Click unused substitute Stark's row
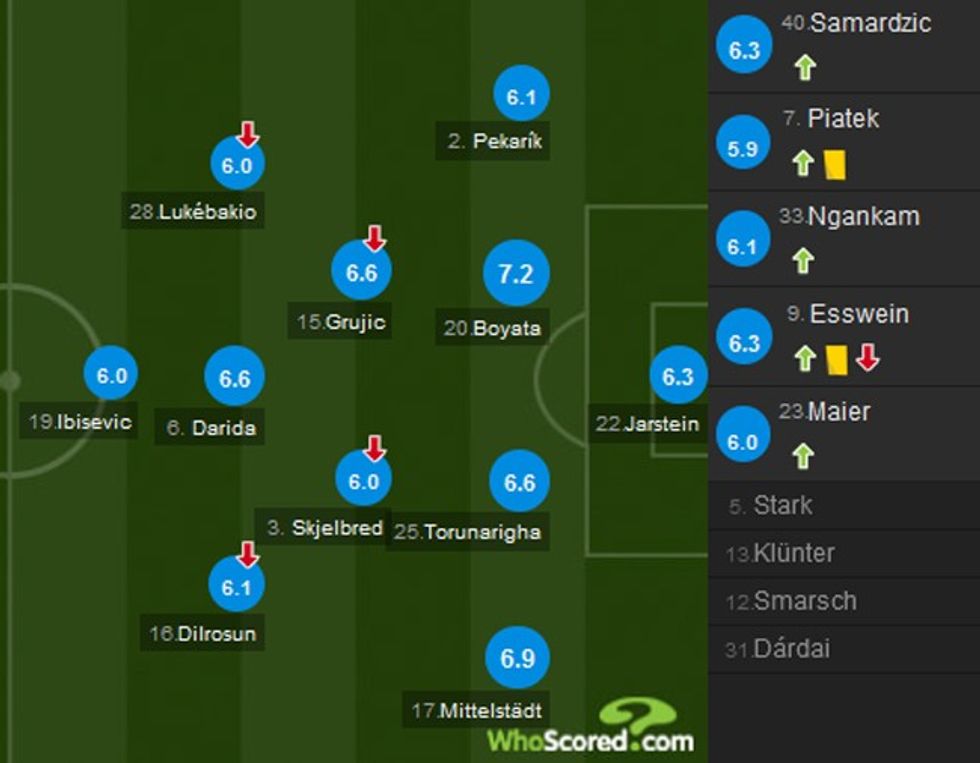This screenshot has width=980, height=763. click(x=844, y=506)
